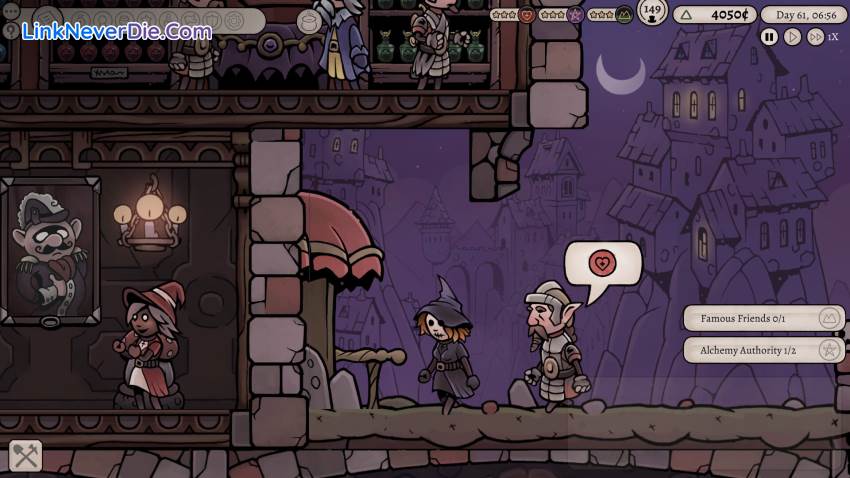Set game speed to normal play
The image size is (850, 478).
(792, 37)
